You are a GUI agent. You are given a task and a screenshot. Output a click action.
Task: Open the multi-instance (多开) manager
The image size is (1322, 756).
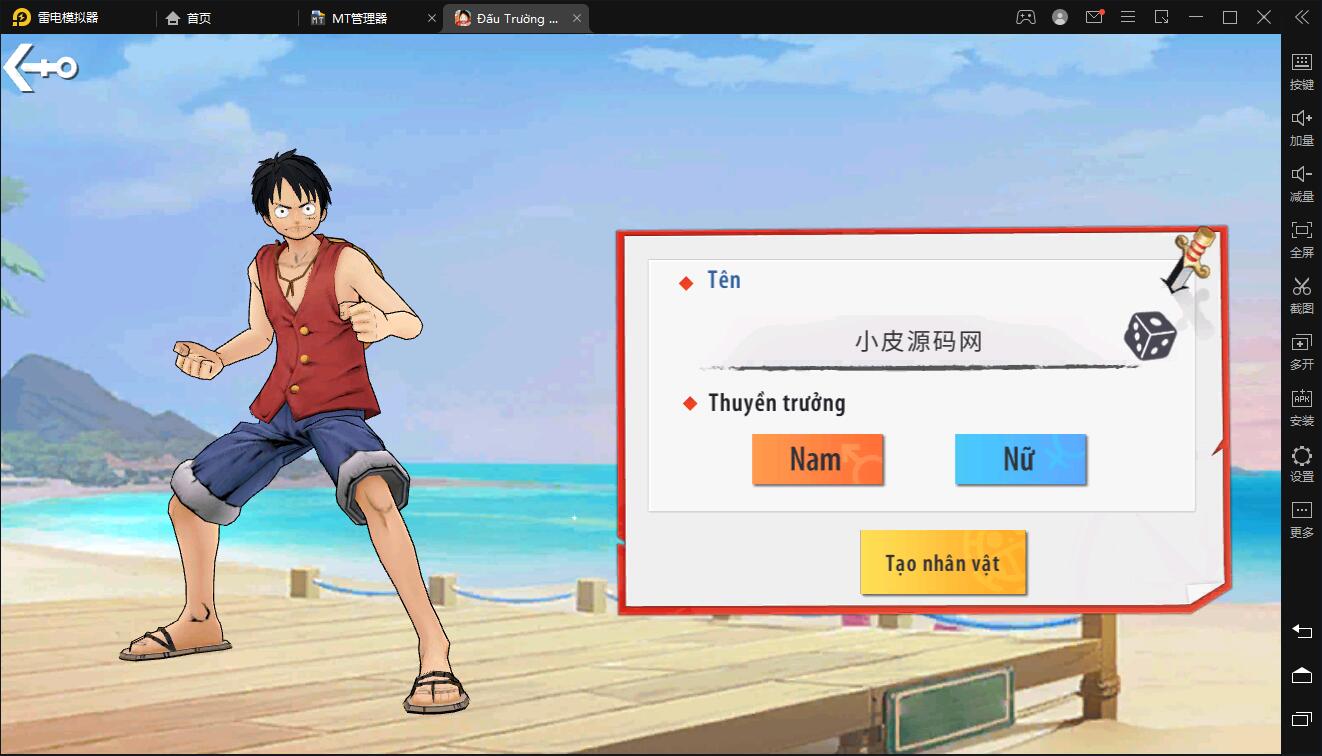coord(1301,350)
